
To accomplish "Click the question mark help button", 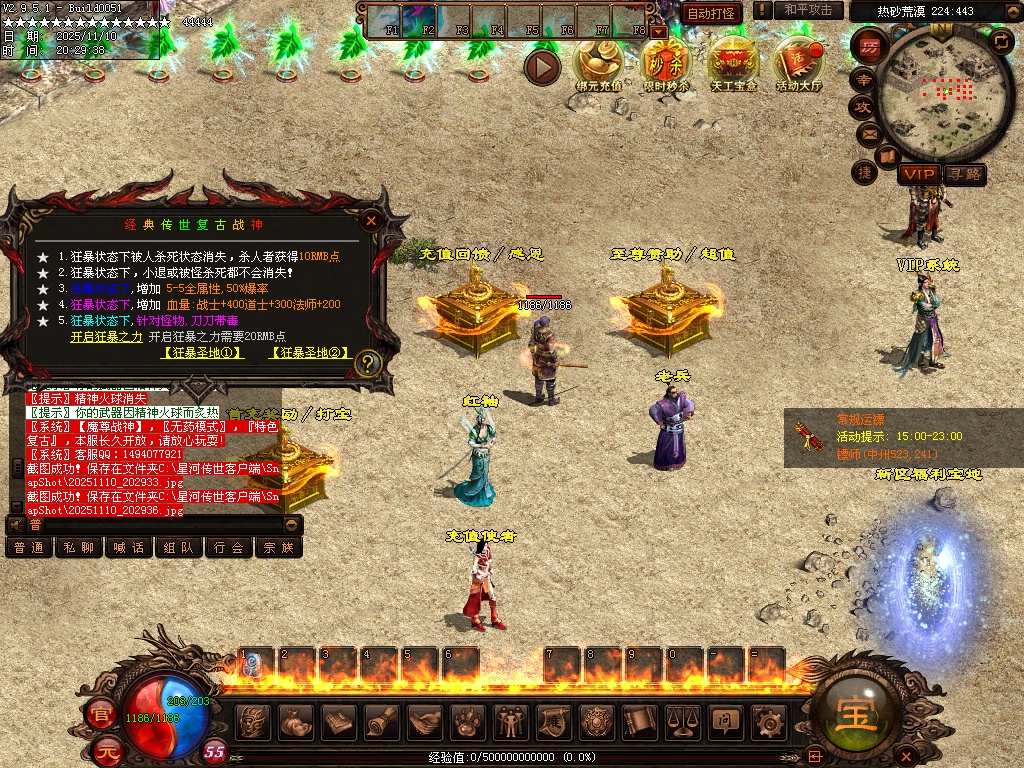I will (368, 363).
